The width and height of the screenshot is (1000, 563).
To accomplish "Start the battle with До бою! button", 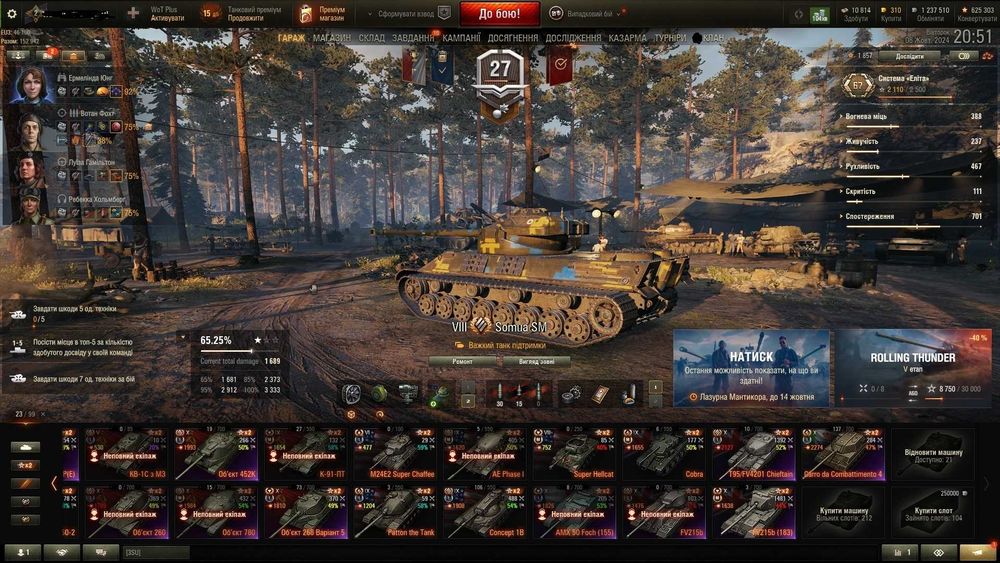I will point(499,14).
